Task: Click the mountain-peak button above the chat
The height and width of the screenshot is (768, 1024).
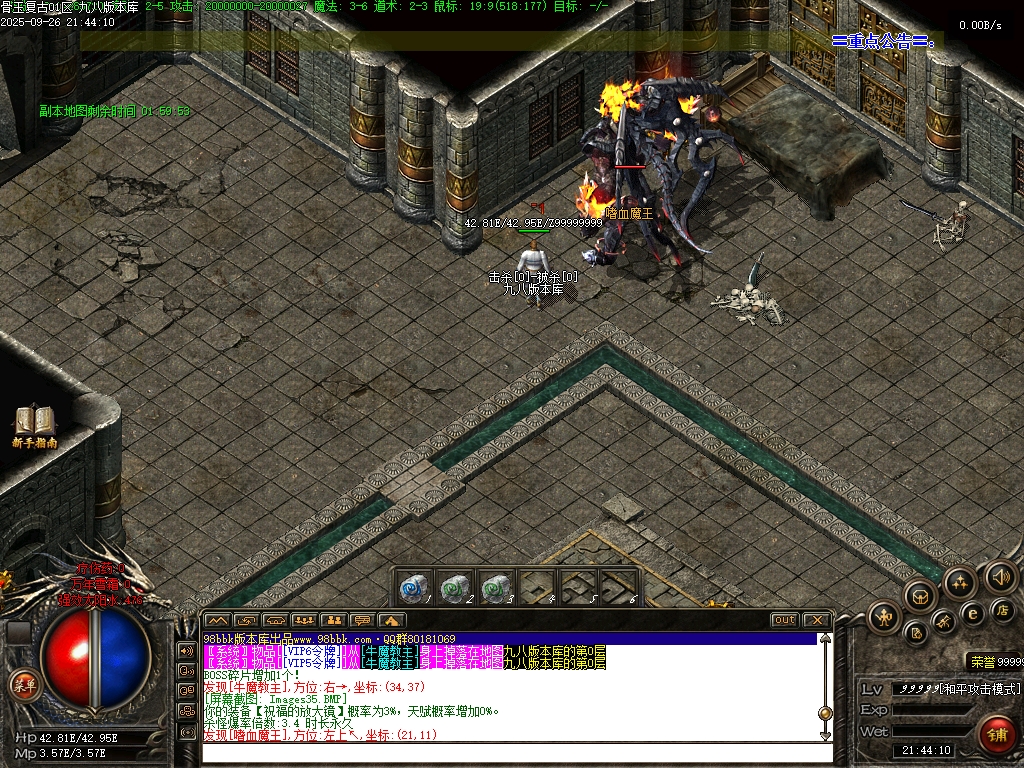Action: coord(217,620)
